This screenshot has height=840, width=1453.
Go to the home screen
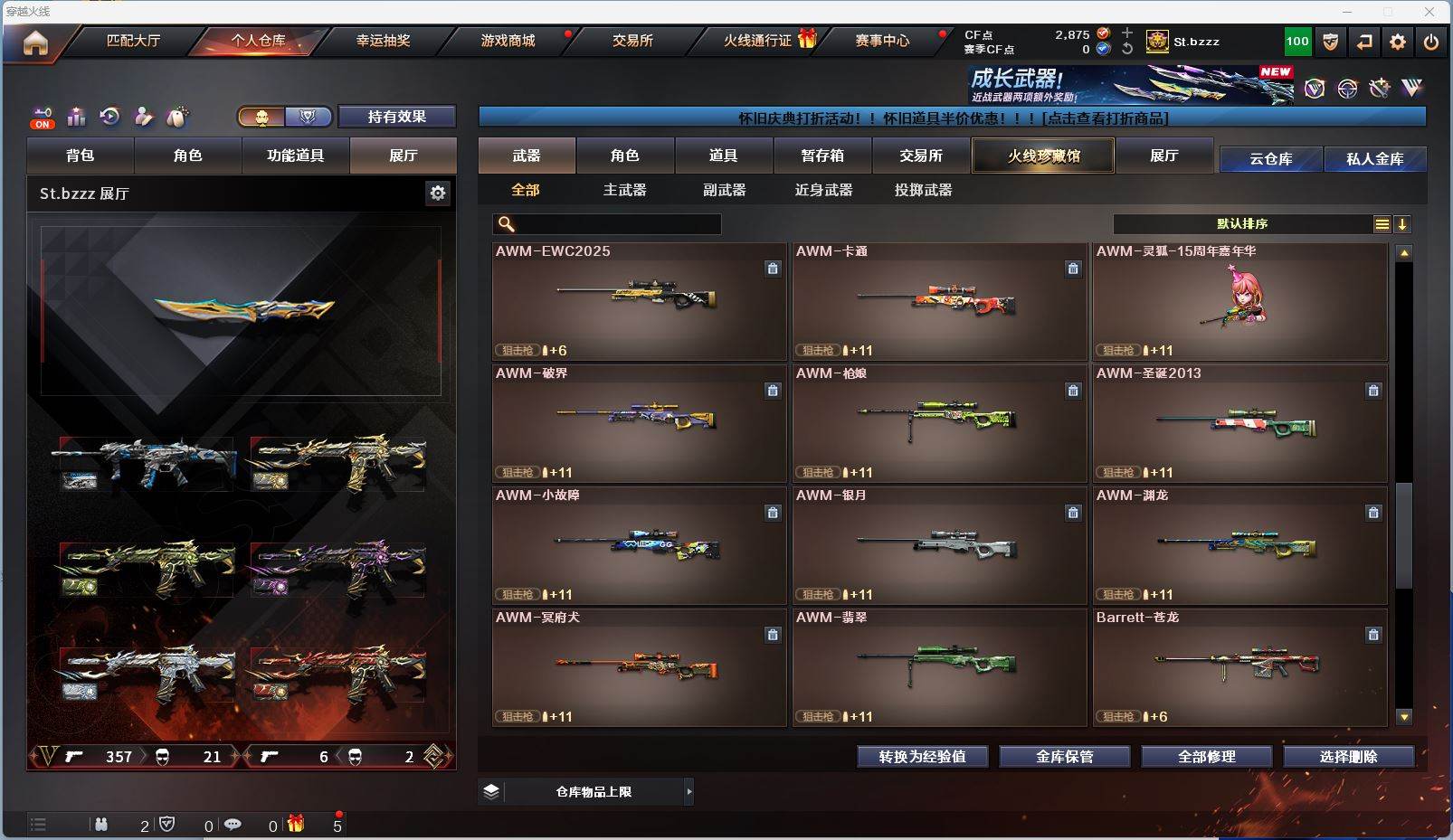coord(35,42)
